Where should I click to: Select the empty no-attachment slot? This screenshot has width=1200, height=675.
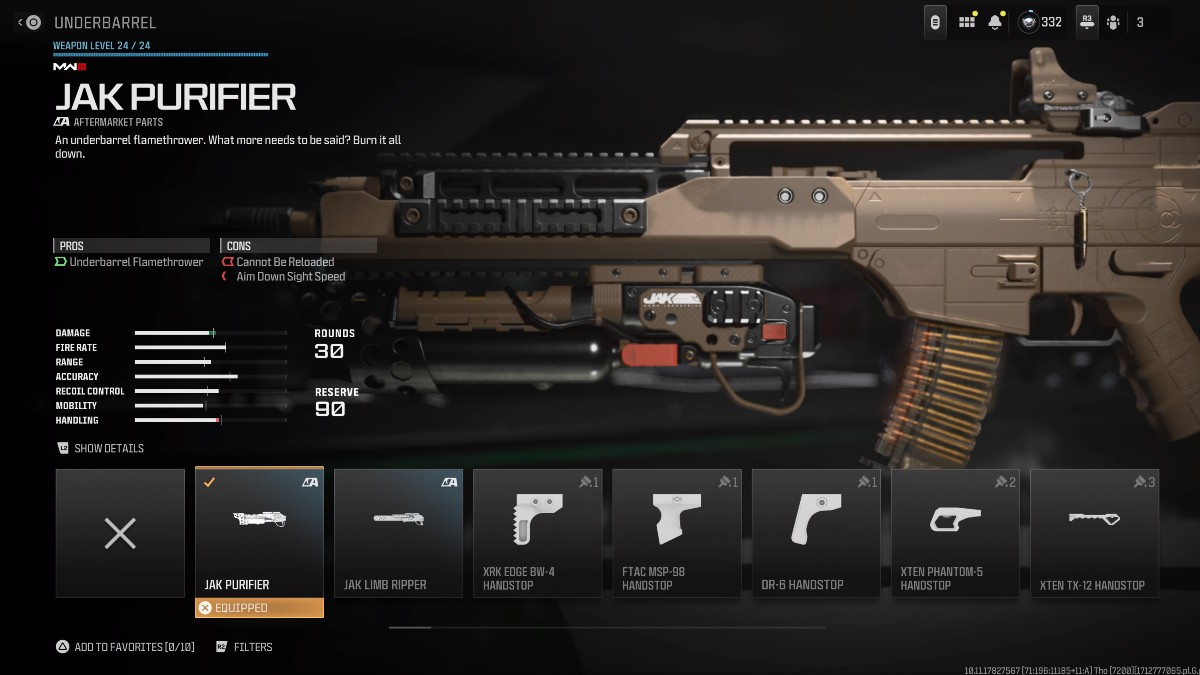(120, 533)
